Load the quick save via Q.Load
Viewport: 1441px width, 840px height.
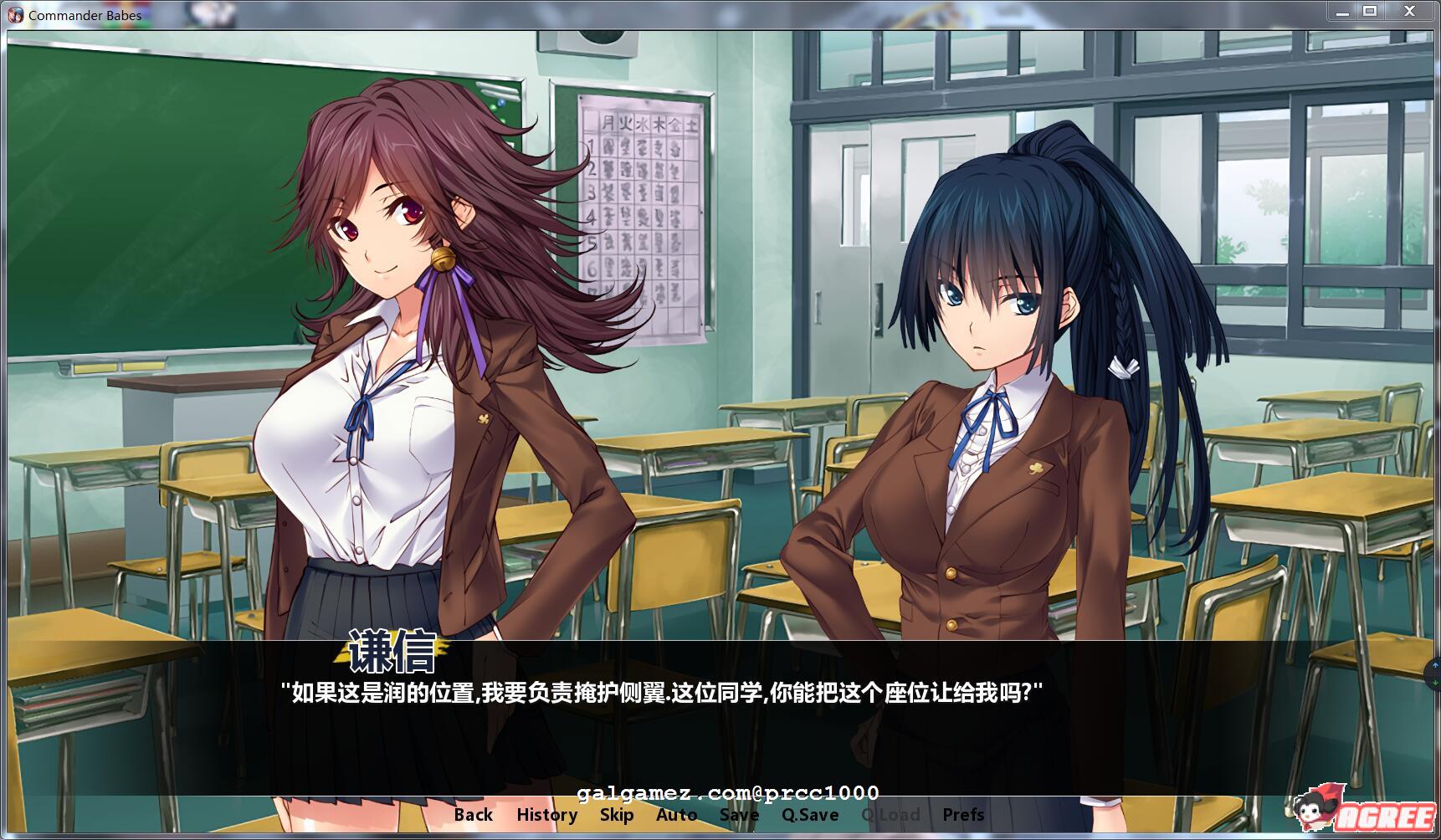[x=891, y=814]
